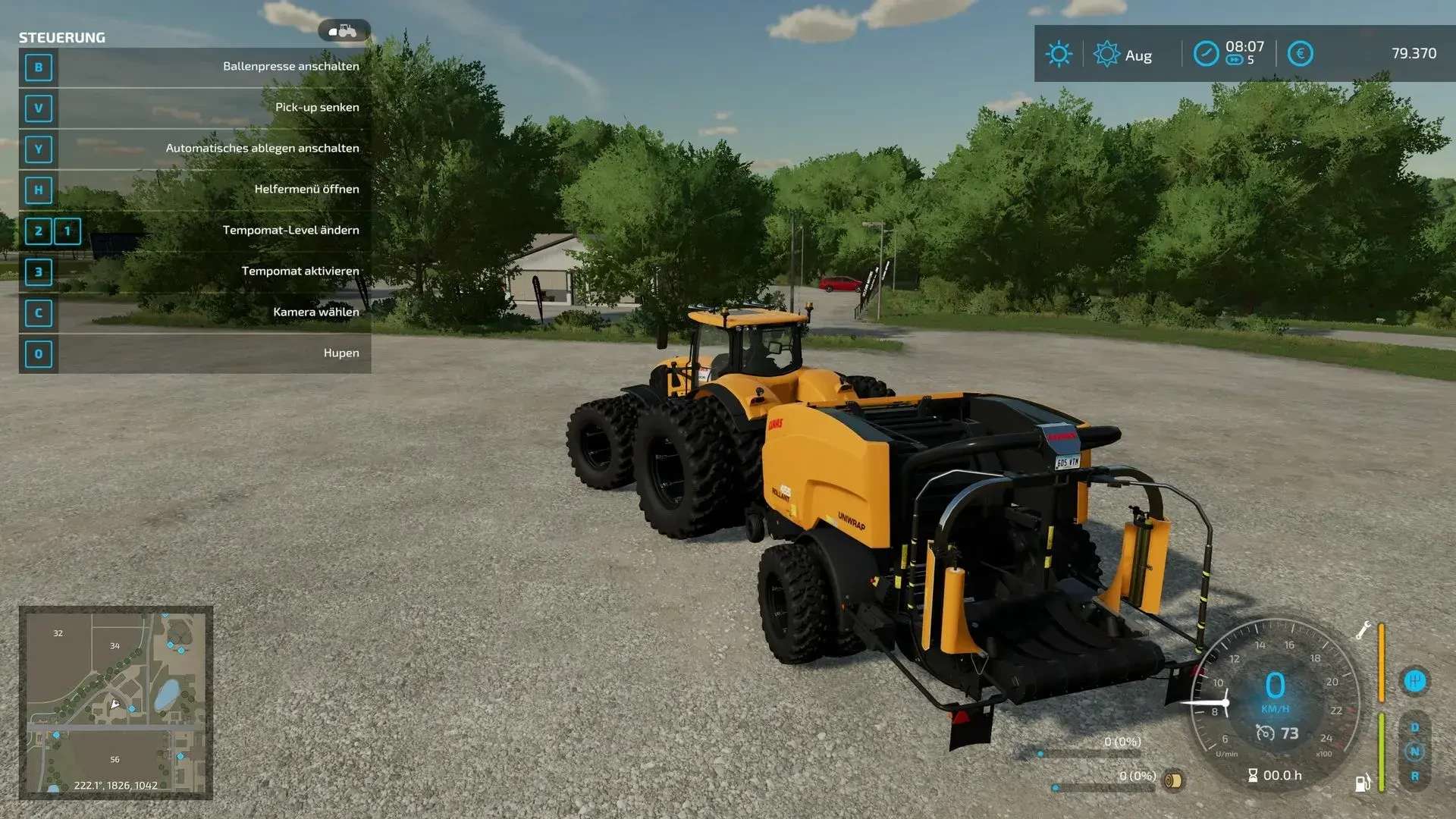Click the wrench damage icon
This screenshot has width=1456, height=819.
click(1363, 630)
